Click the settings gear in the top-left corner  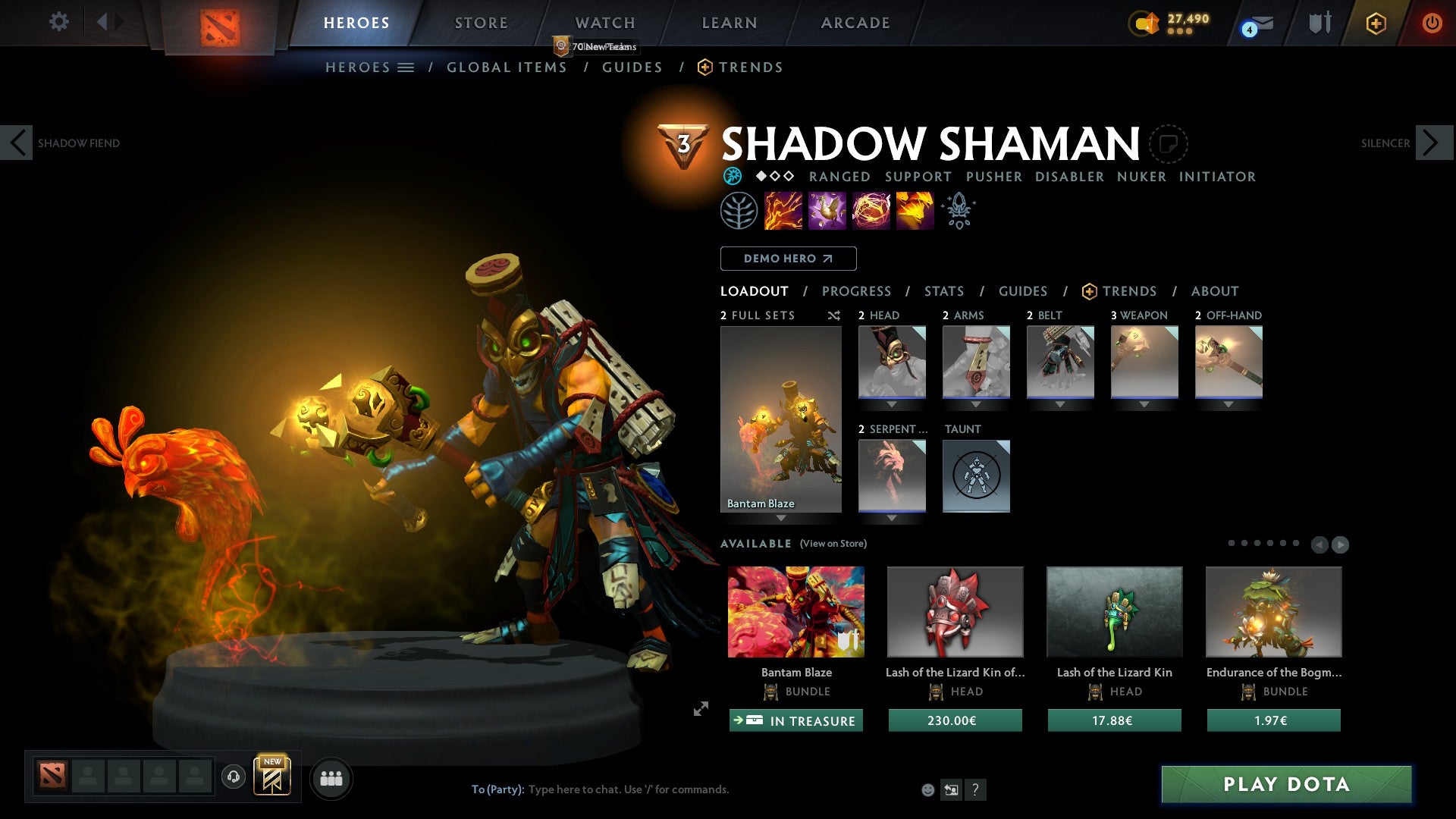point(59,22)
